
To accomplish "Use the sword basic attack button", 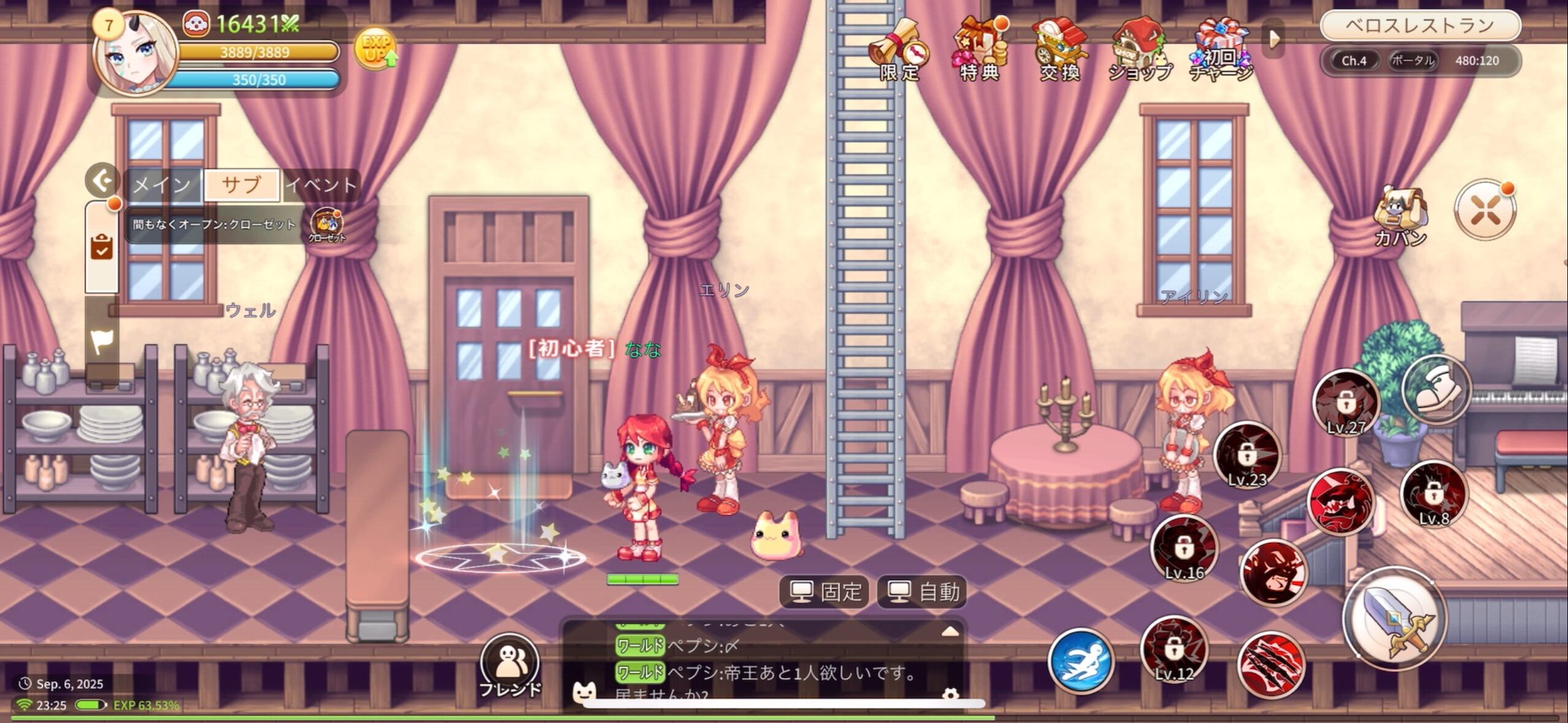I will [1396, 618].
